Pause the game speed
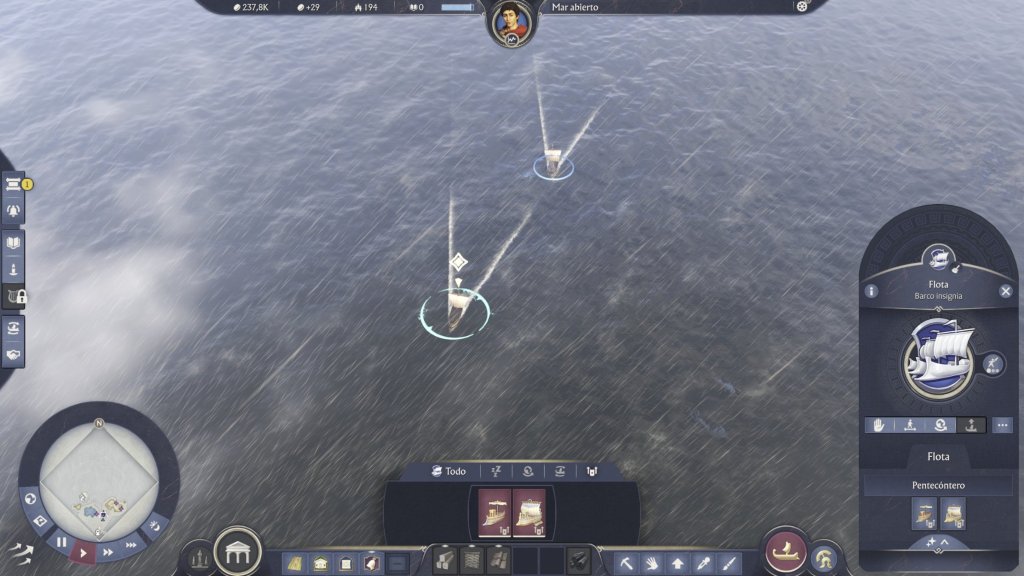Screen dimensions: 1024x576 pyautogui.click(x=62, y=542)
